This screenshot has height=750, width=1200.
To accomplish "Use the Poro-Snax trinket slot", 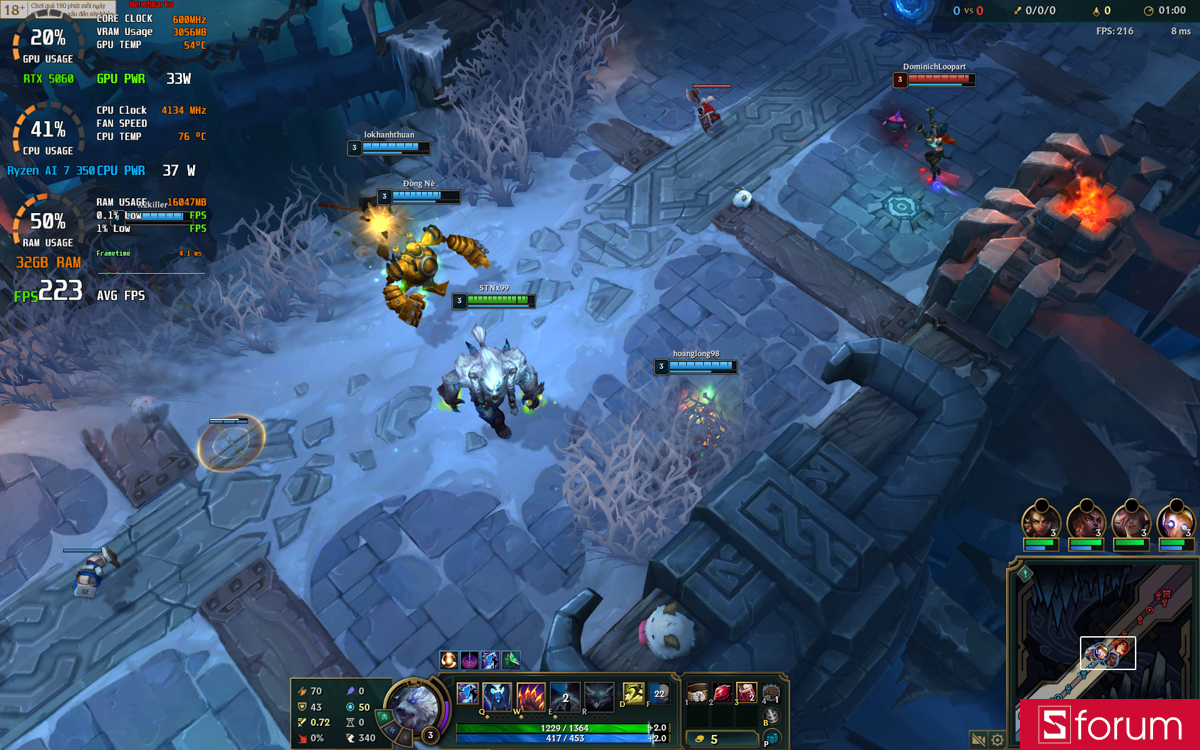I will point(771,694).
